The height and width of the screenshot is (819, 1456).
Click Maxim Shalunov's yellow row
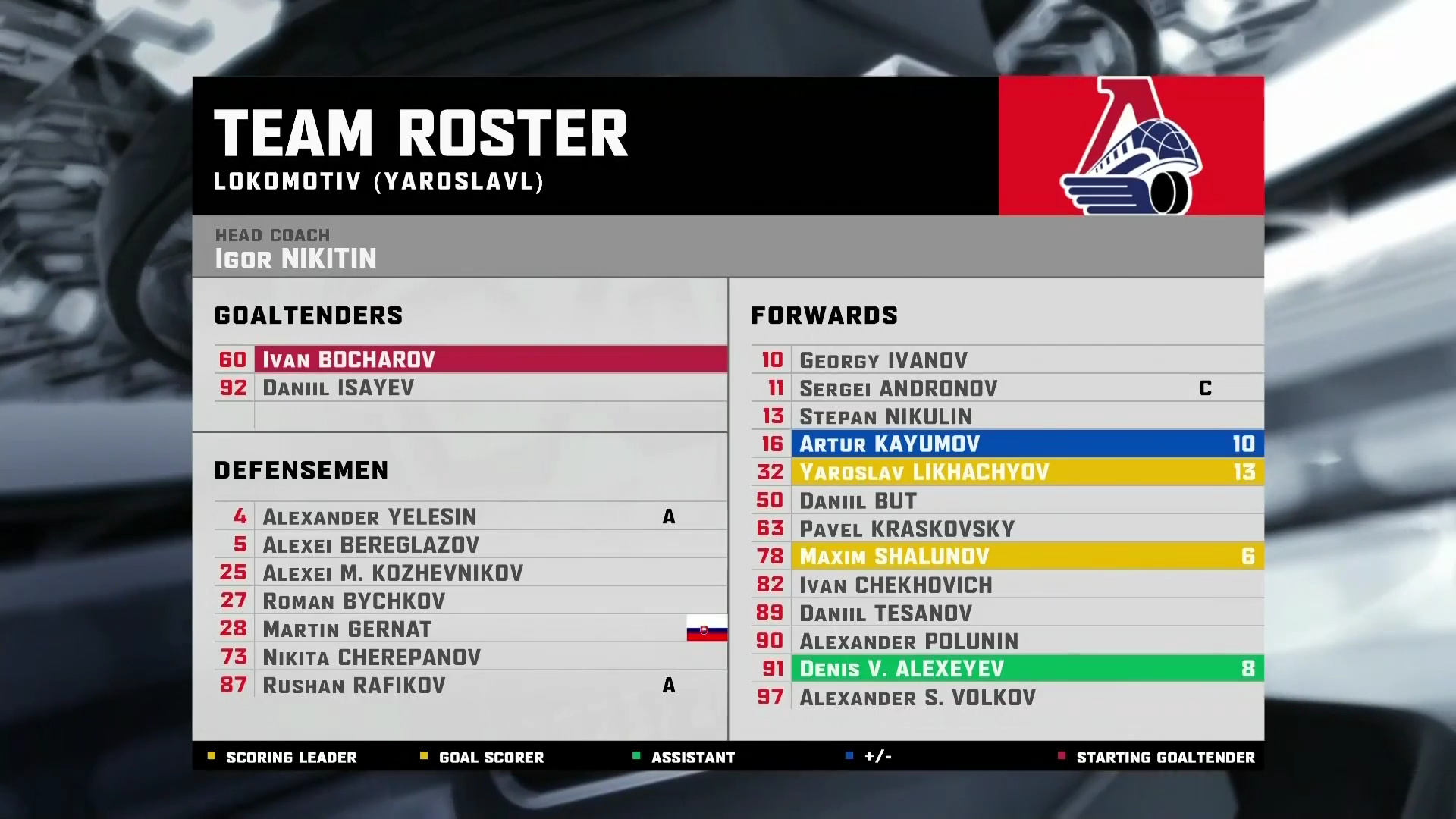coord(894,557)
